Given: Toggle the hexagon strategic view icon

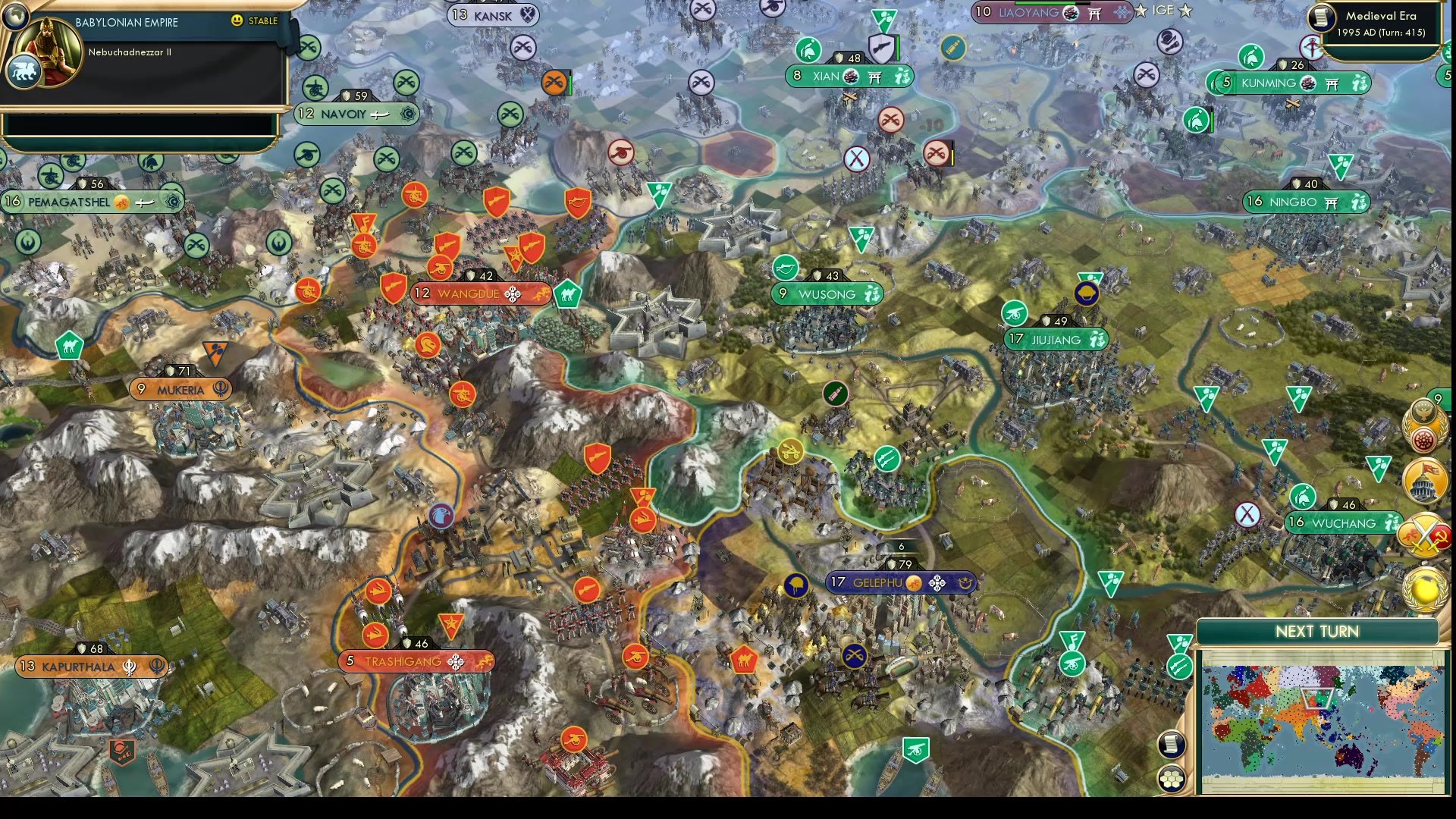Looking at the screenshot, I should click(1171, 778).
